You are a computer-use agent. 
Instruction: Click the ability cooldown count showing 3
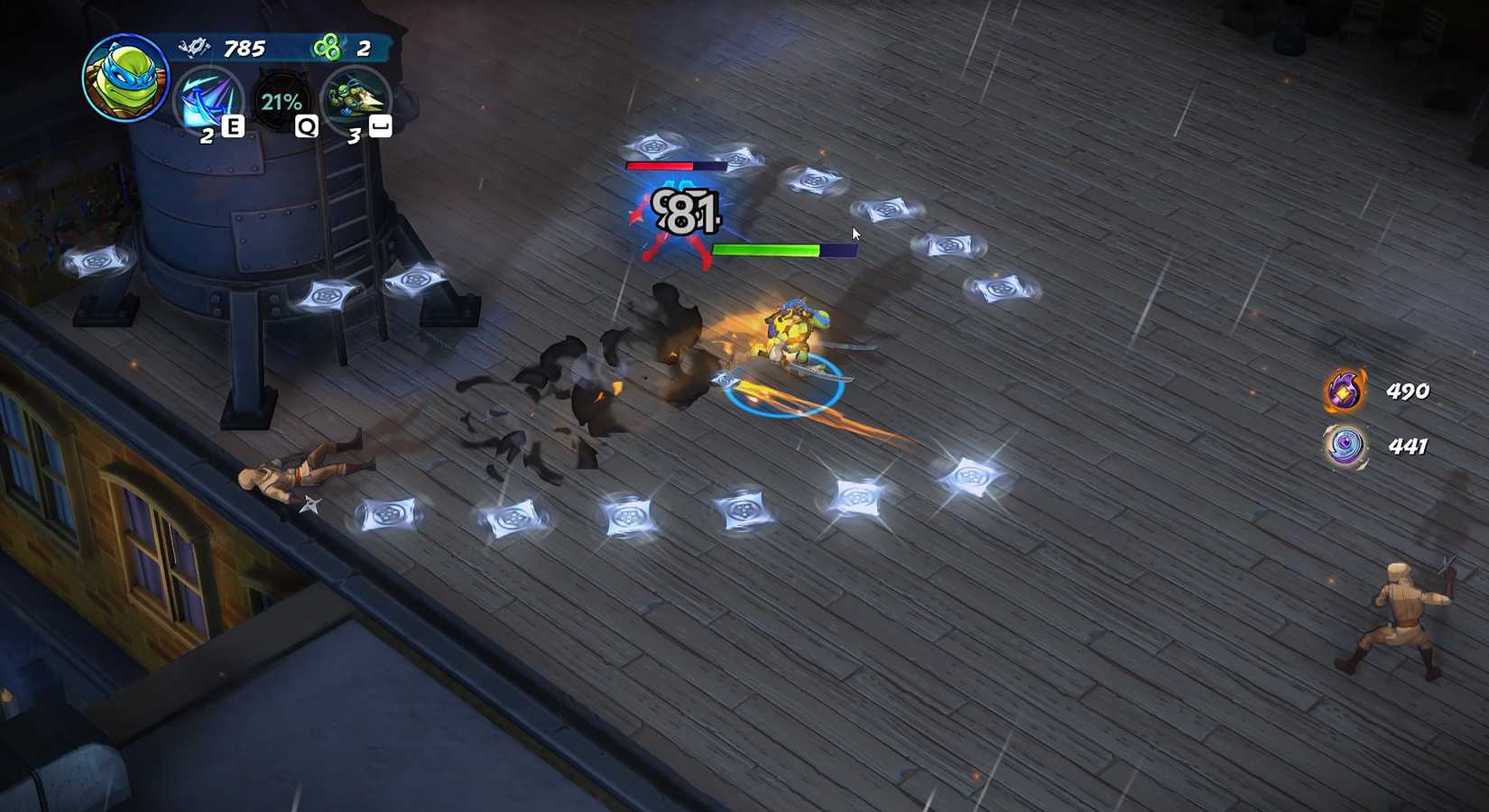point(354,137)
